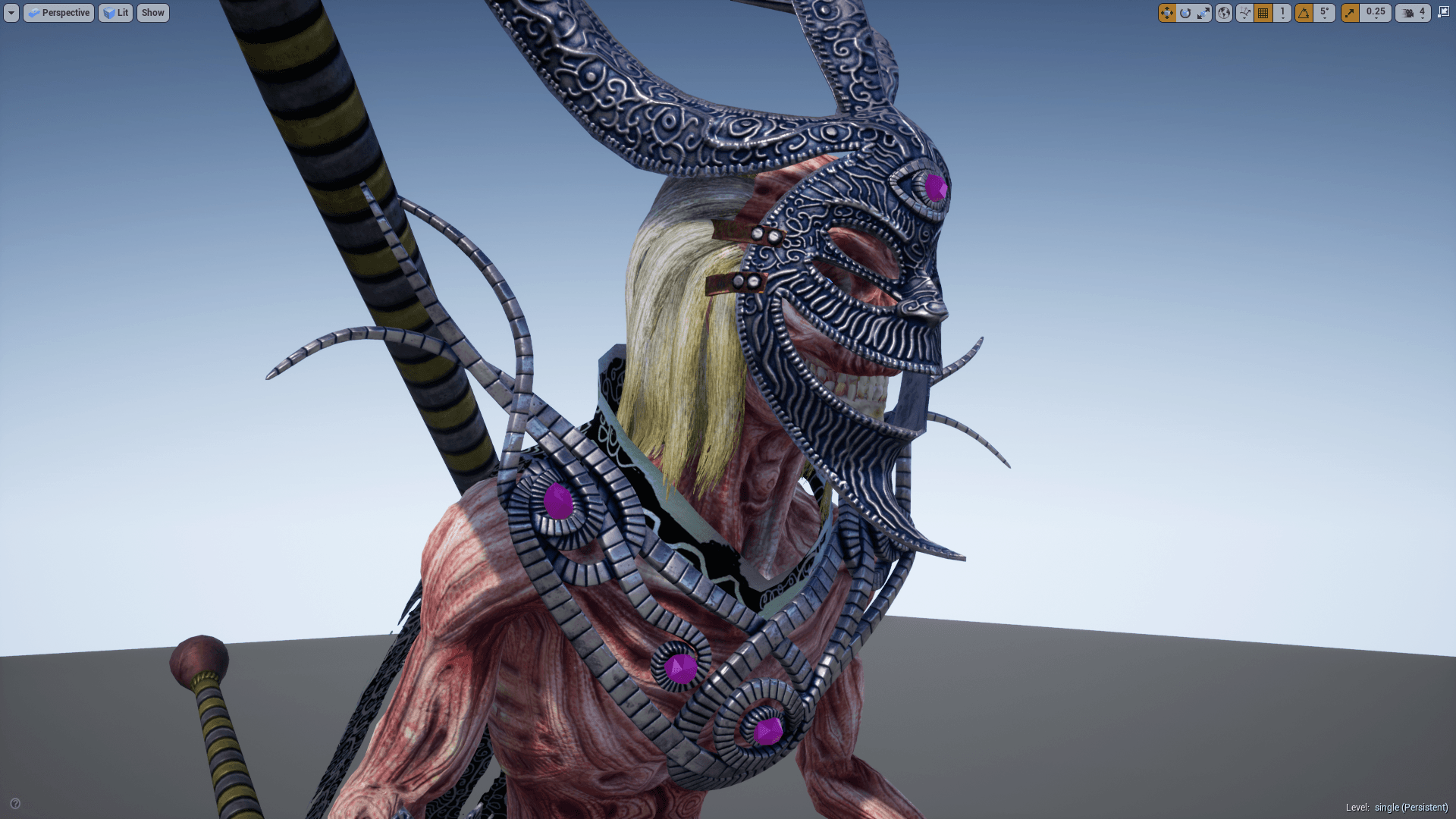Open the Perspective view menu
Image resolution: width=1456 pixels, height=819 pixels.
pos(58,13)
